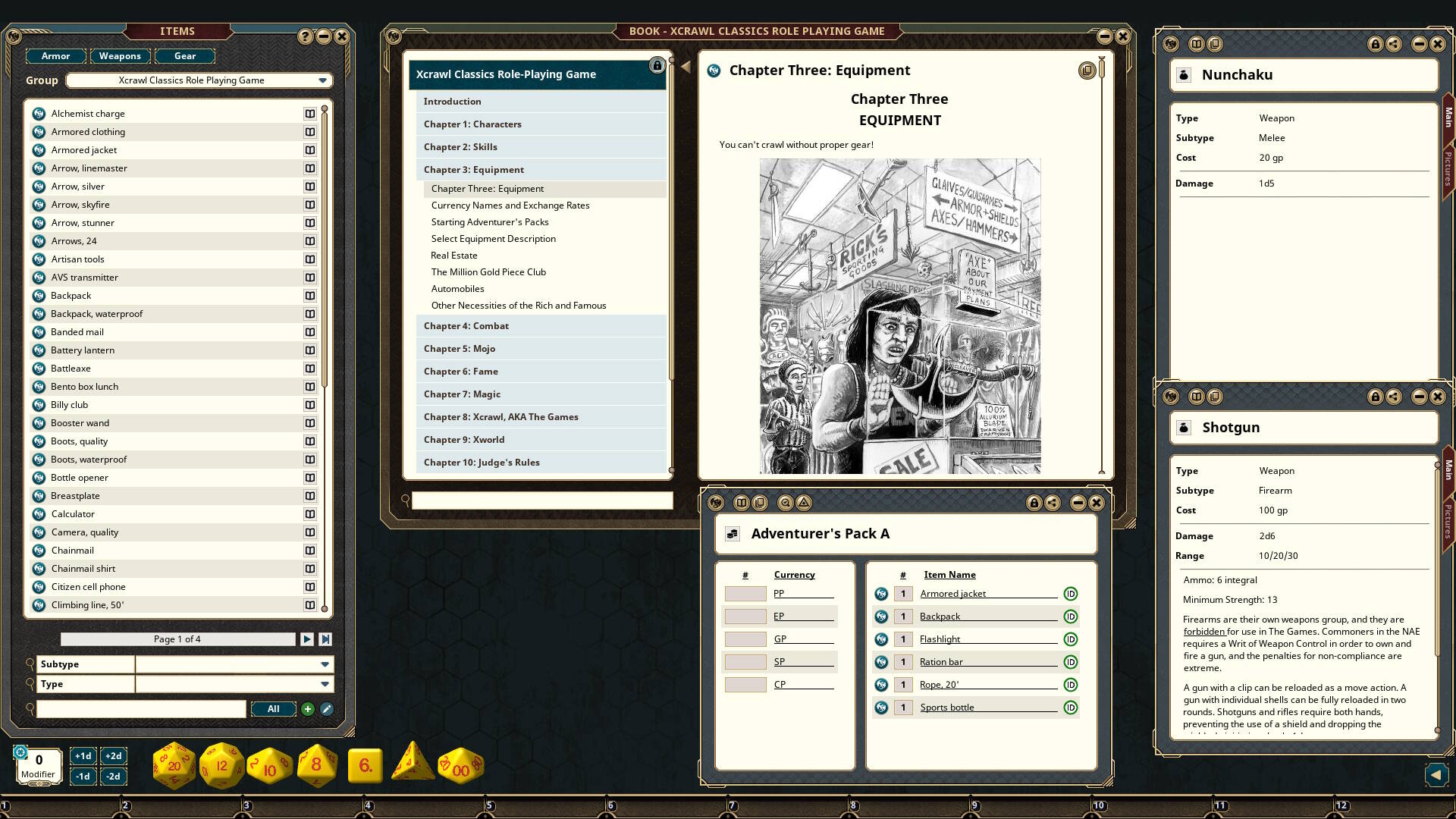Click the All filter button
This screenshot has width=1456, height=819.
click(273, 708)
